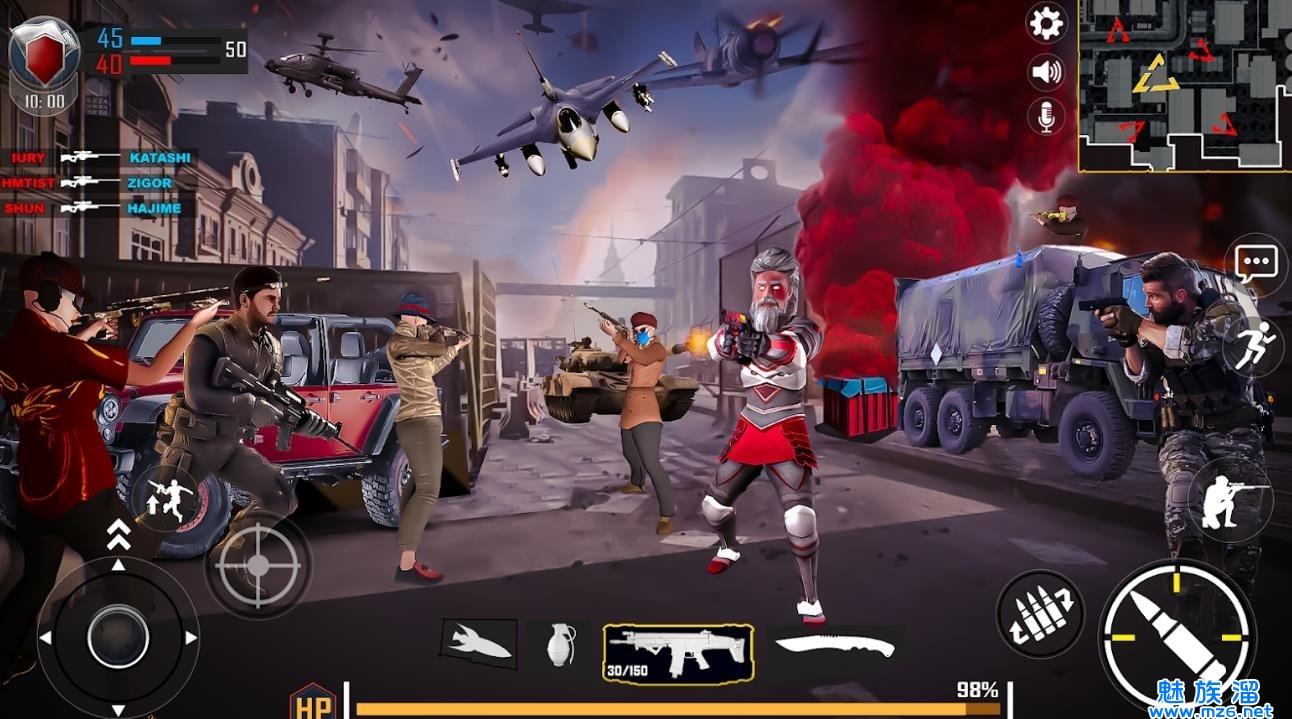The image size is (1292, 719).
Task: Toggle the speaker sound button
Action: click(1046, 71)
